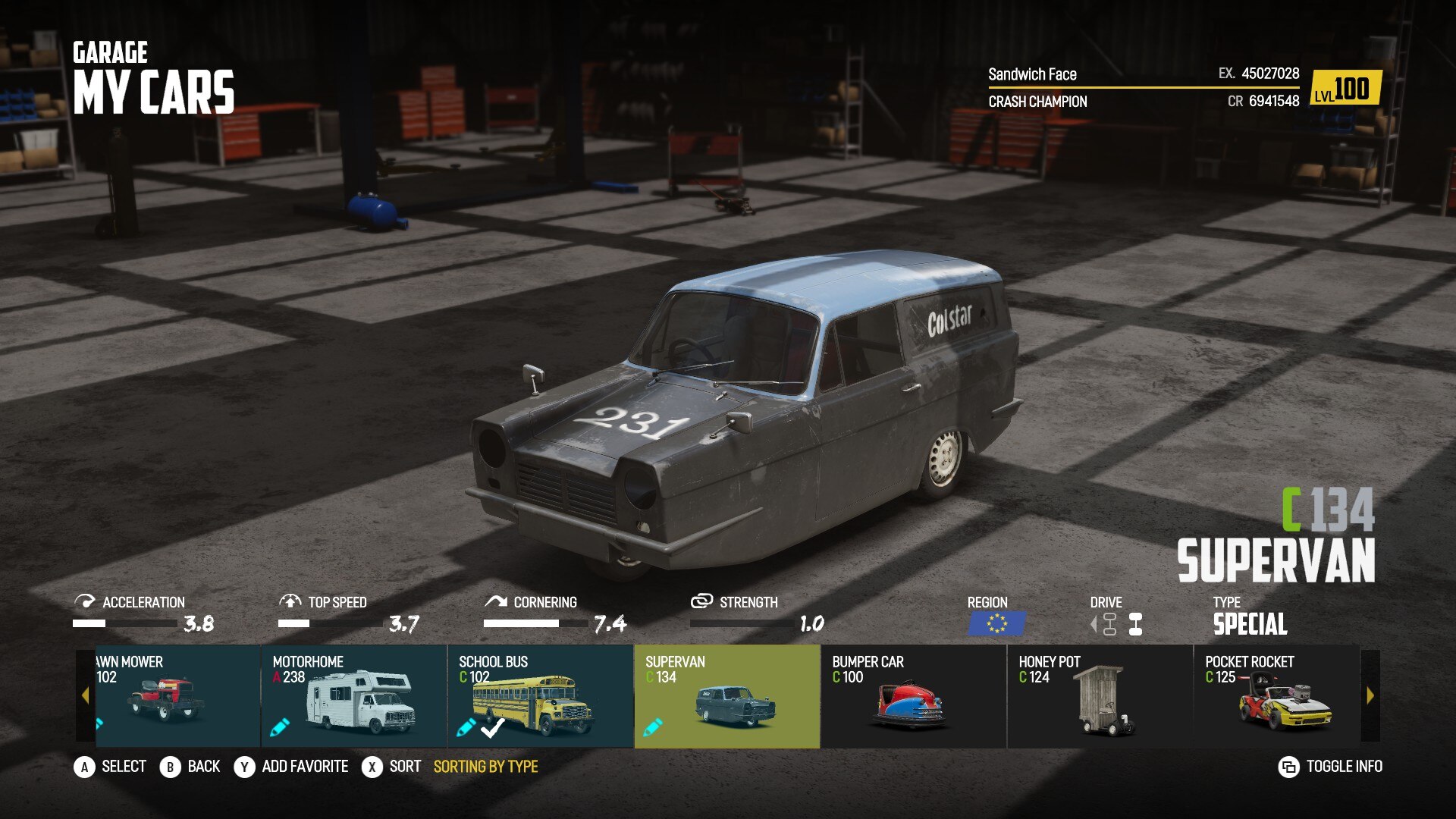
Task: Select the Honey Pot outhouse car
Action: [1100, 696]
